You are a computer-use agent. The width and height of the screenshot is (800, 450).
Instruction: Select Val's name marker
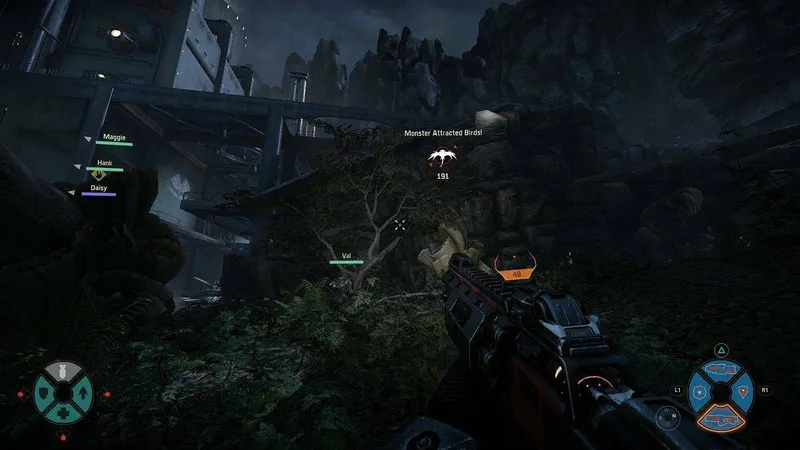click(x=346, y=256)
